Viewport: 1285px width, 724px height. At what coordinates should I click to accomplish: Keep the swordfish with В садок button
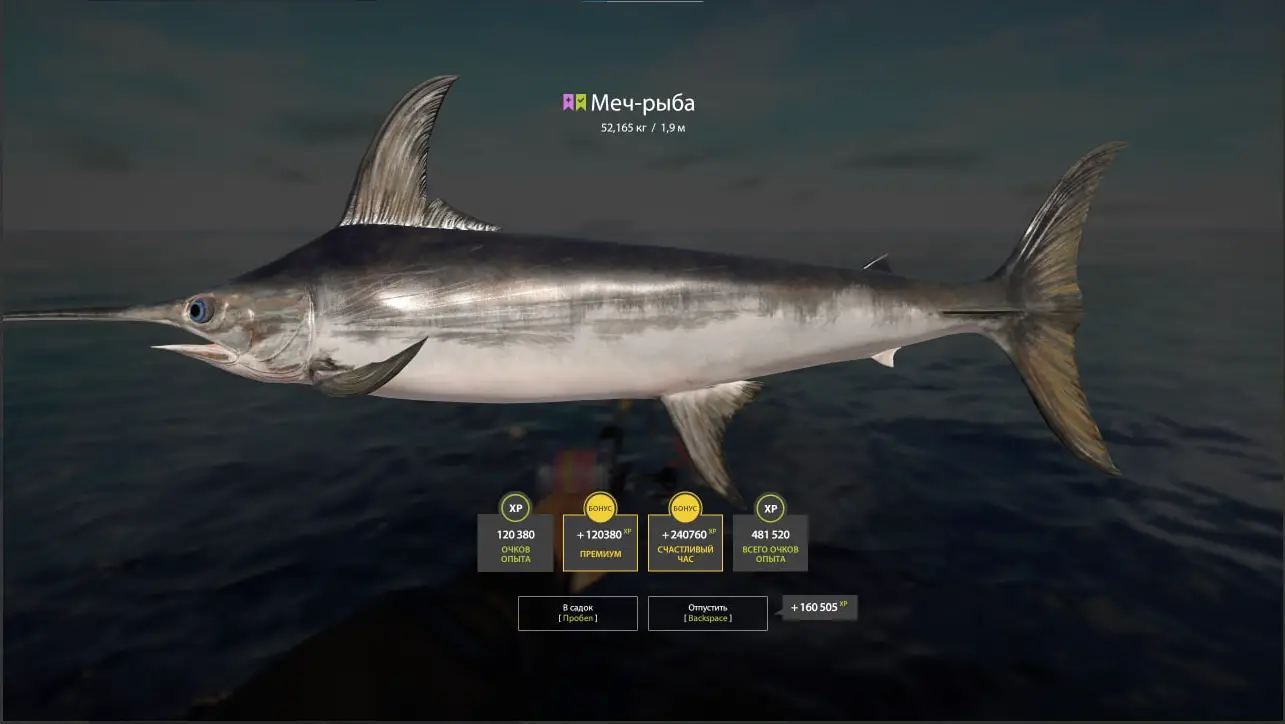577,613
